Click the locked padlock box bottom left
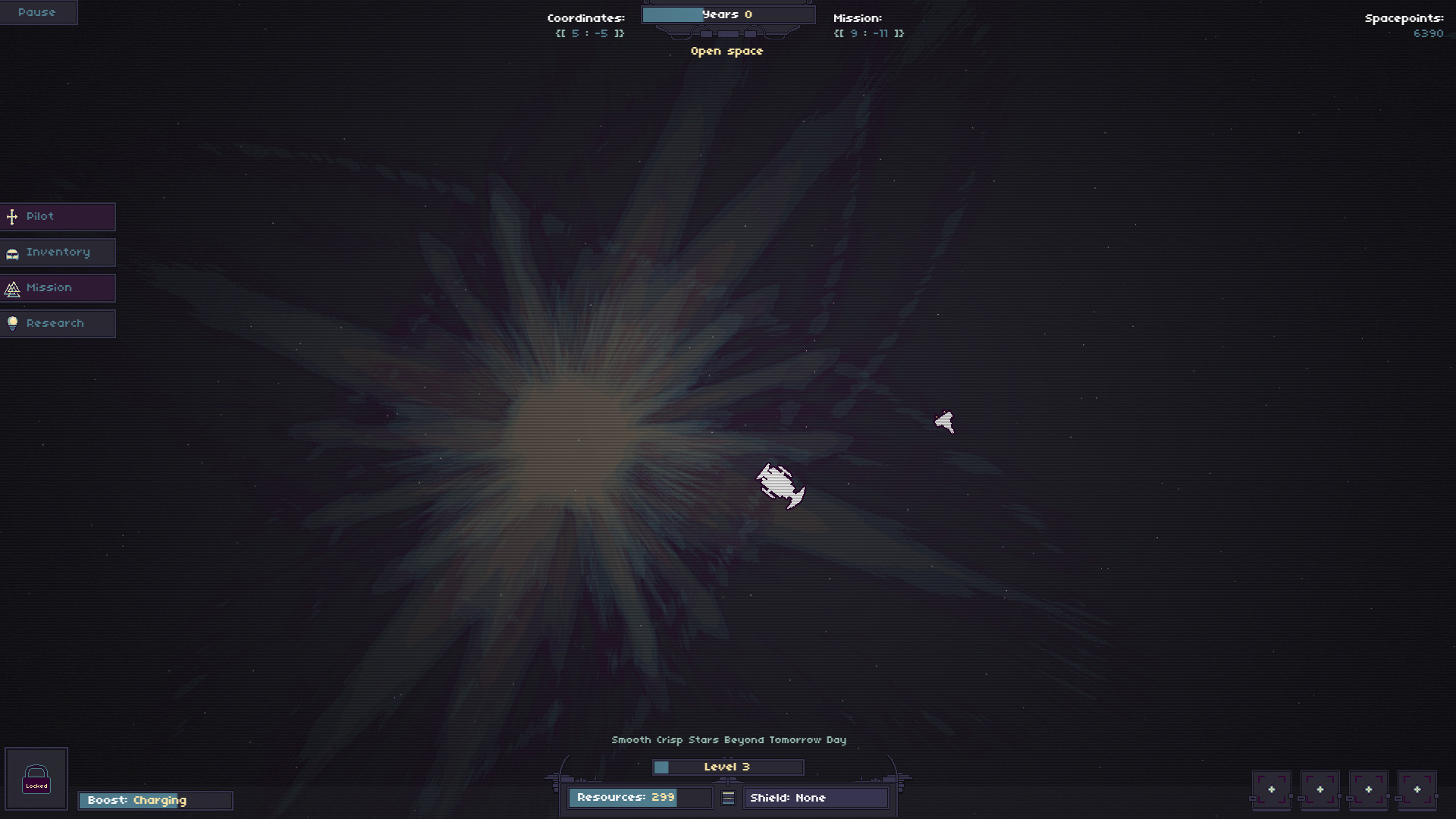 pos(36,778)
